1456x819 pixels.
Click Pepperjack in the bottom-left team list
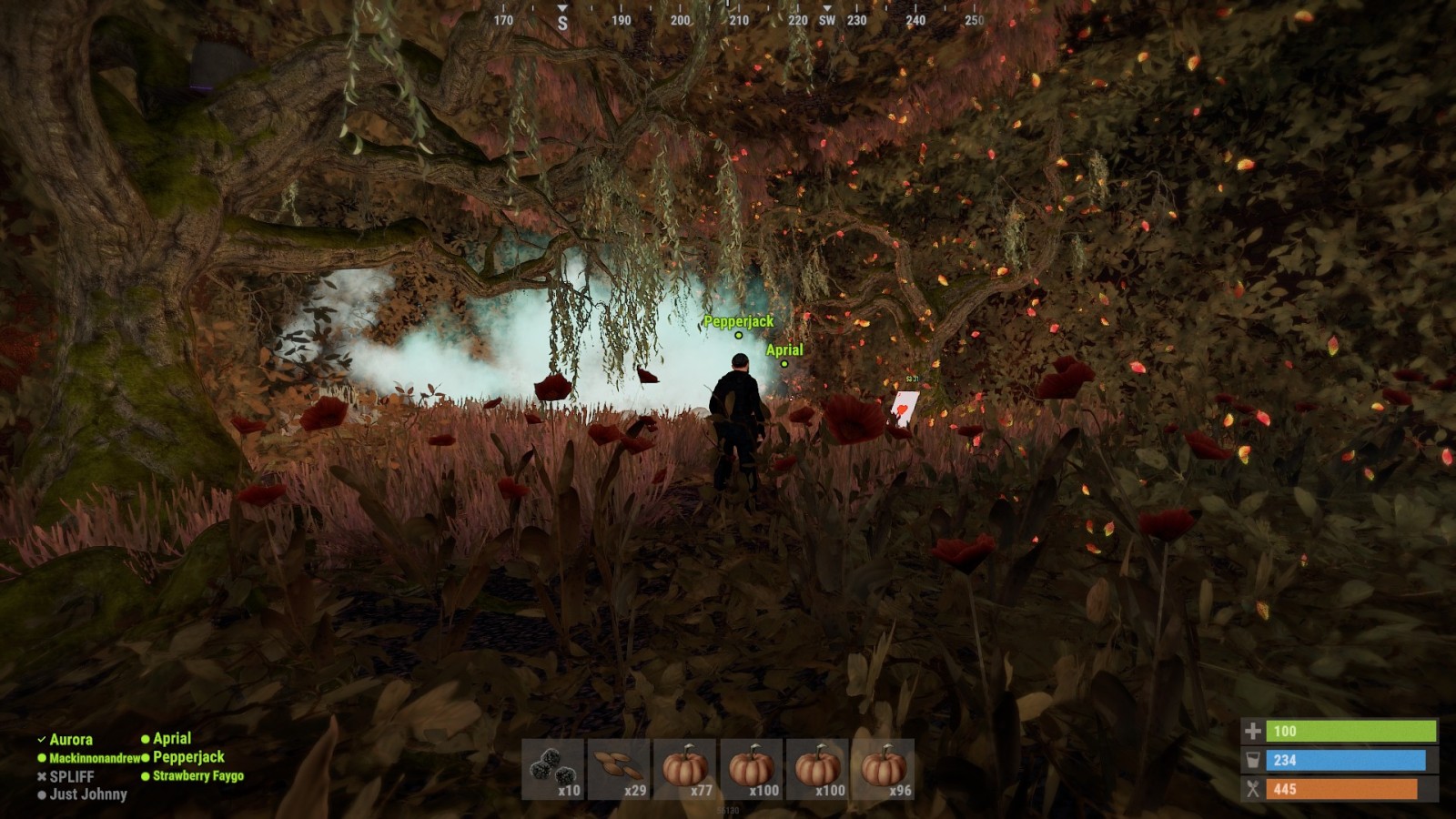click(188, 757)
